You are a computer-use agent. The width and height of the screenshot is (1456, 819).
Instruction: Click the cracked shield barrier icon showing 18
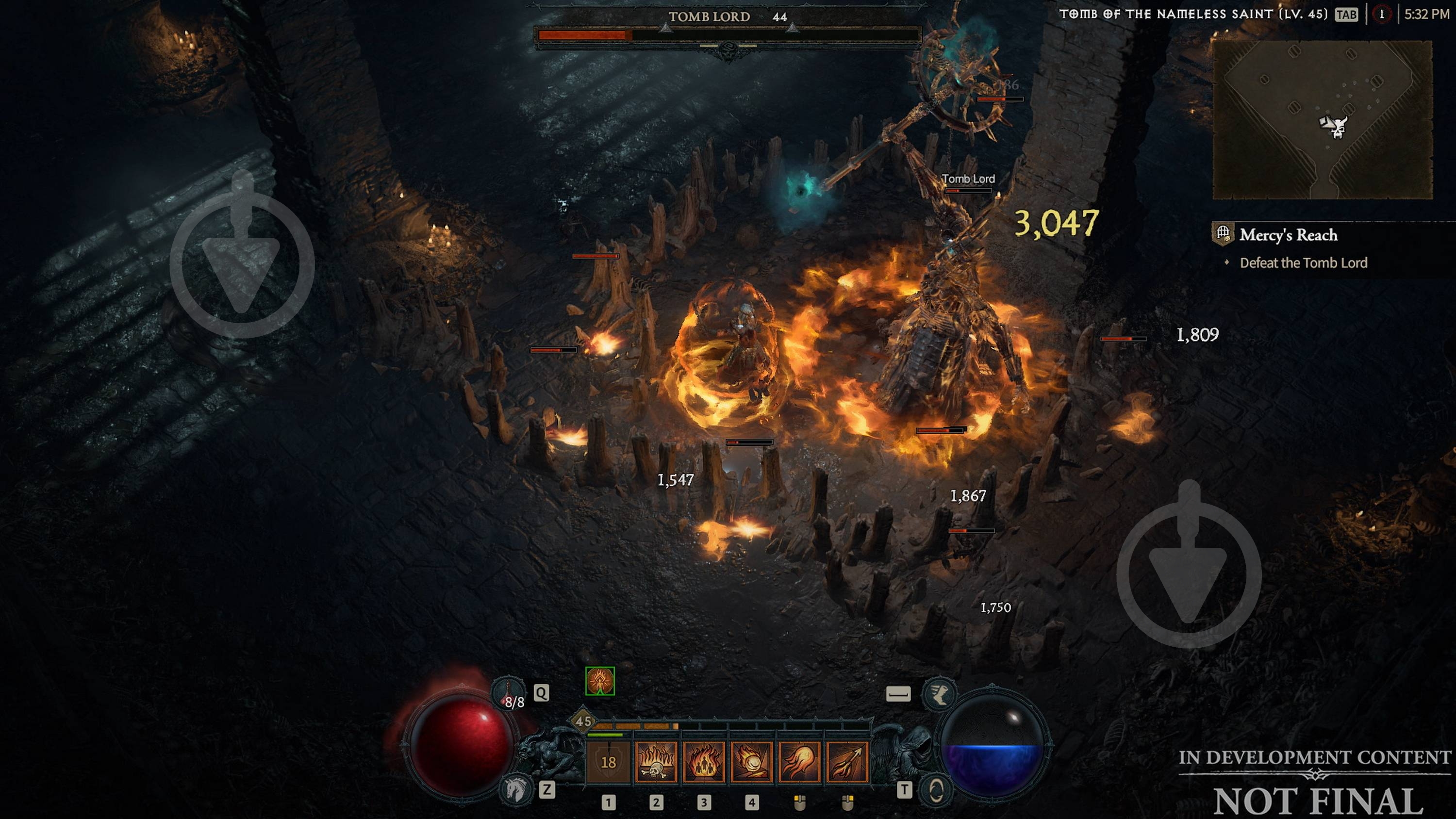pos(609,764)
